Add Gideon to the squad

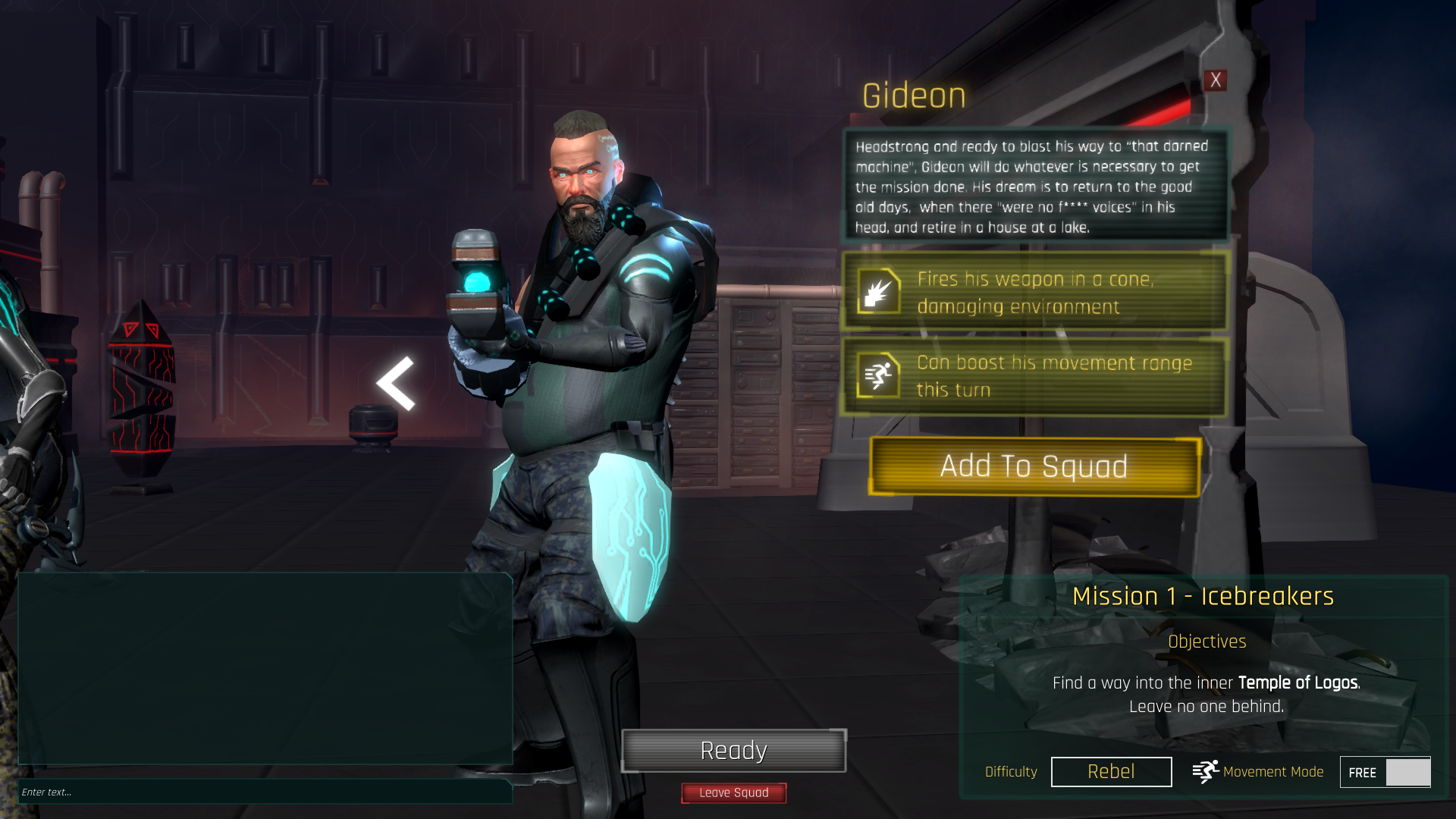point(1034,466)
